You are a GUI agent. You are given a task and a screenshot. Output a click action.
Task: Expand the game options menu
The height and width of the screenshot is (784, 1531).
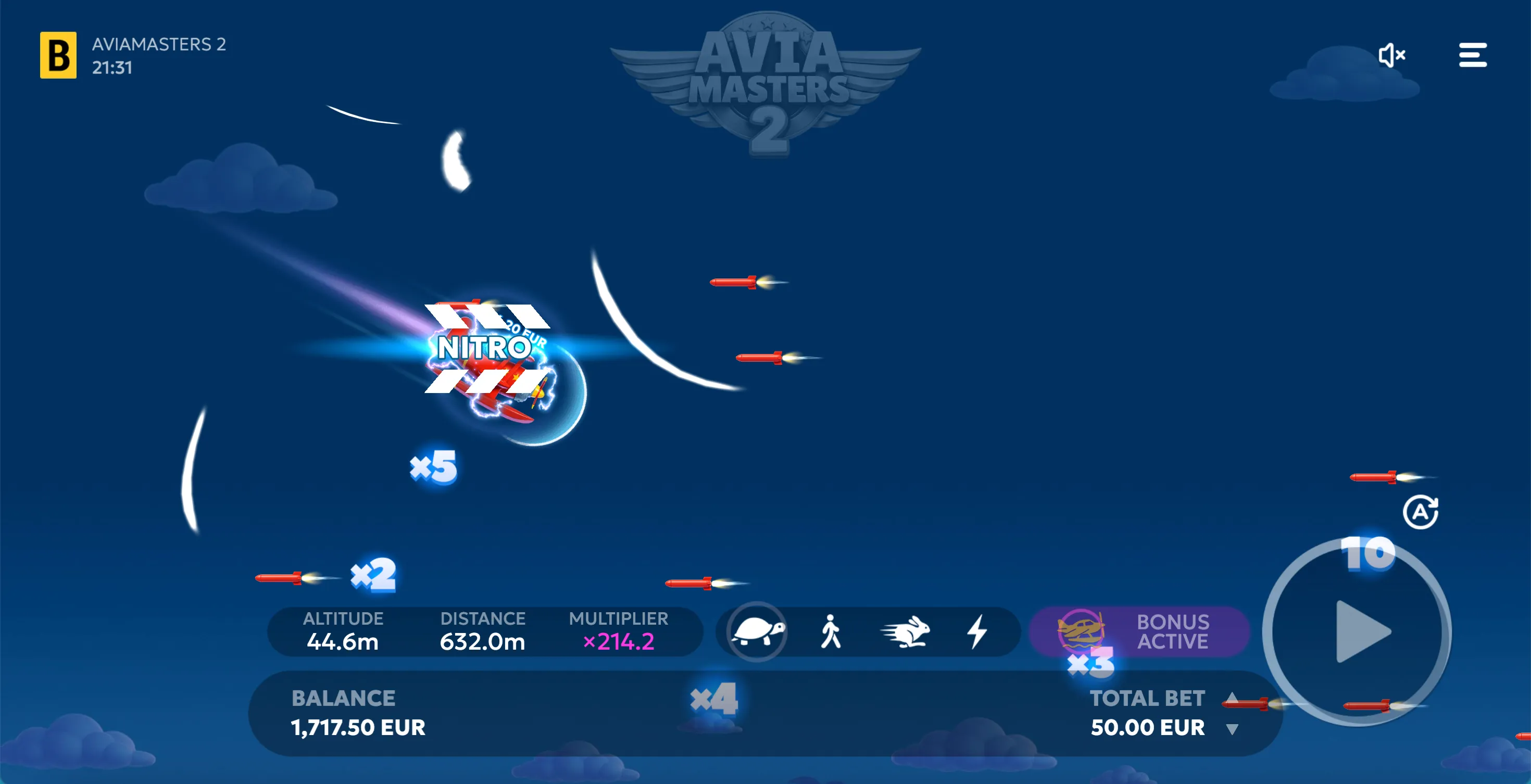point(1473,55)
